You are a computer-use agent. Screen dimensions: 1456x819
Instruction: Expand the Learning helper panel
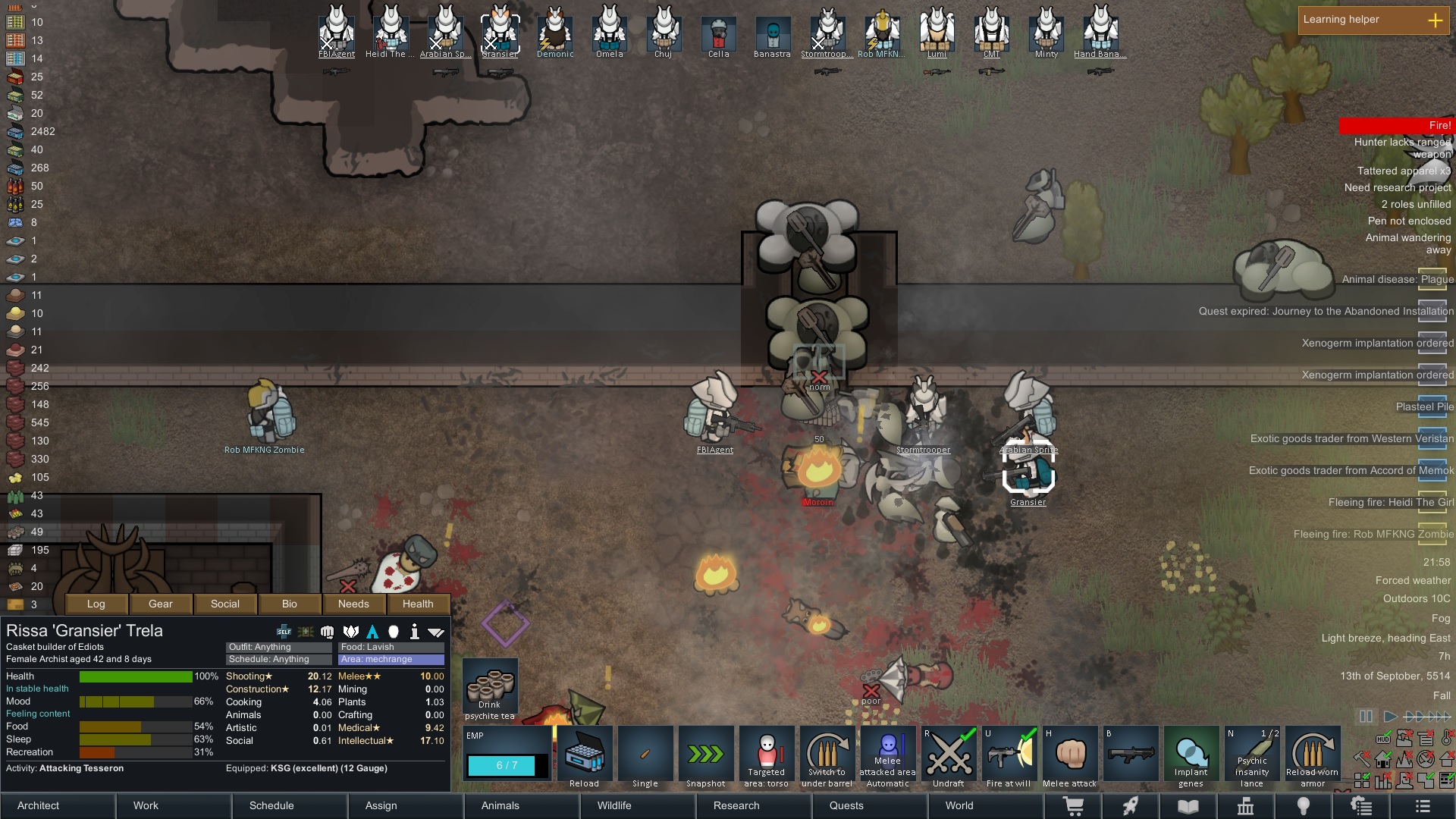1435,20
